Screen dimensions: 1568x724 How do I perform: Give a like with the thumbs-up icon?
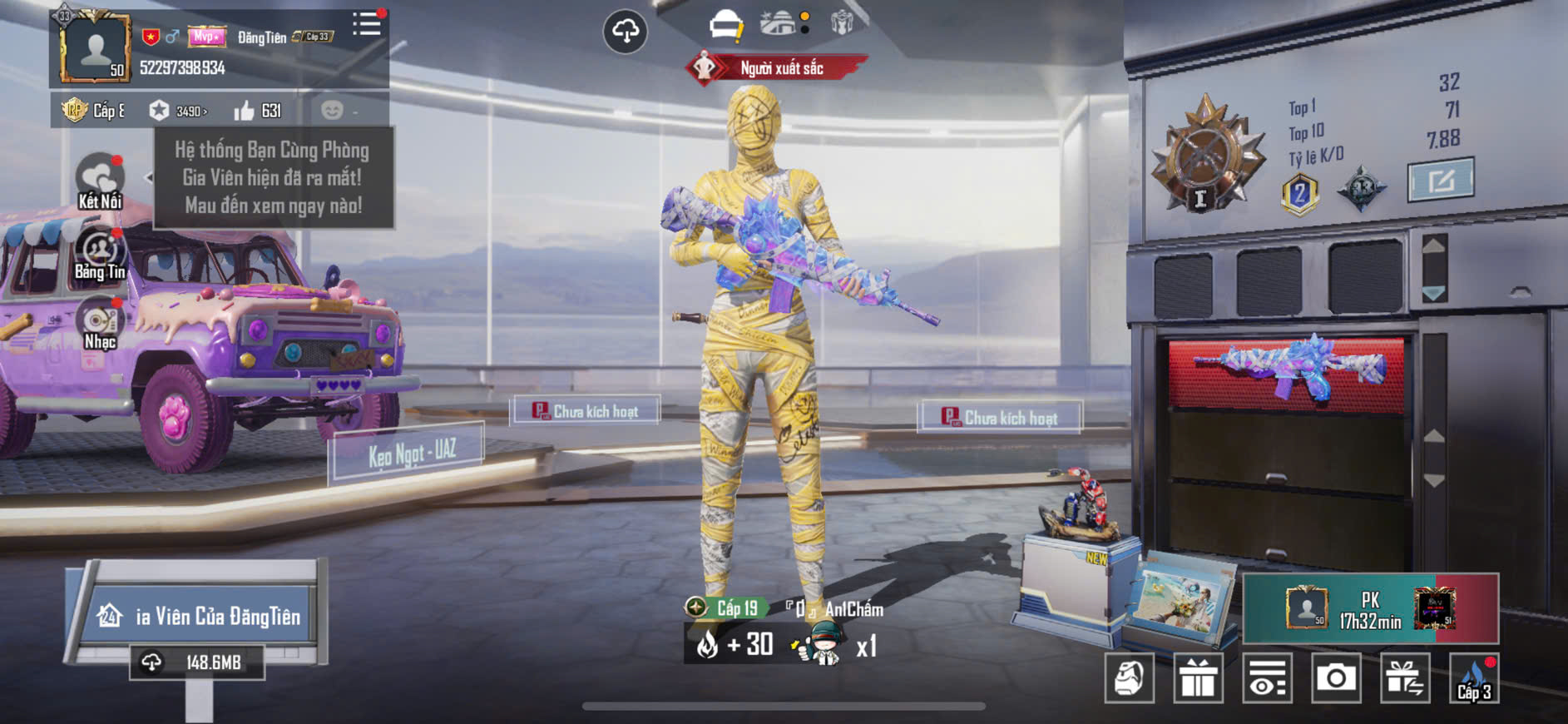tap(245, 111)
